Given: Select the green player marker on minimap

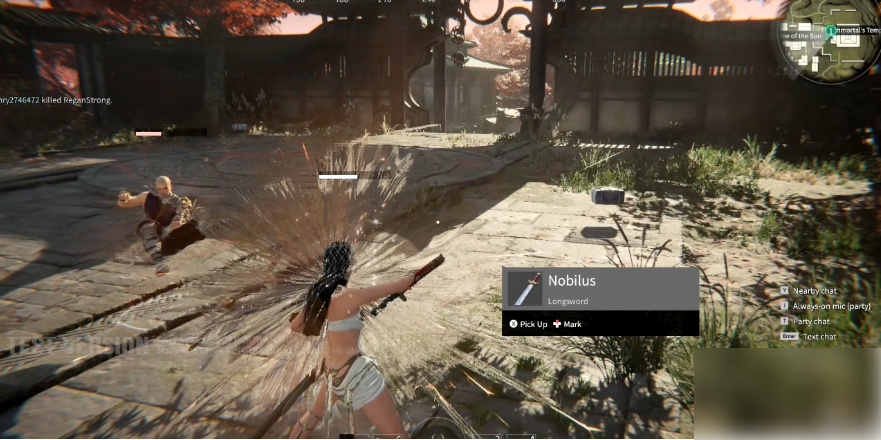Looking at the screenshot, I should (x=830, y=32).
